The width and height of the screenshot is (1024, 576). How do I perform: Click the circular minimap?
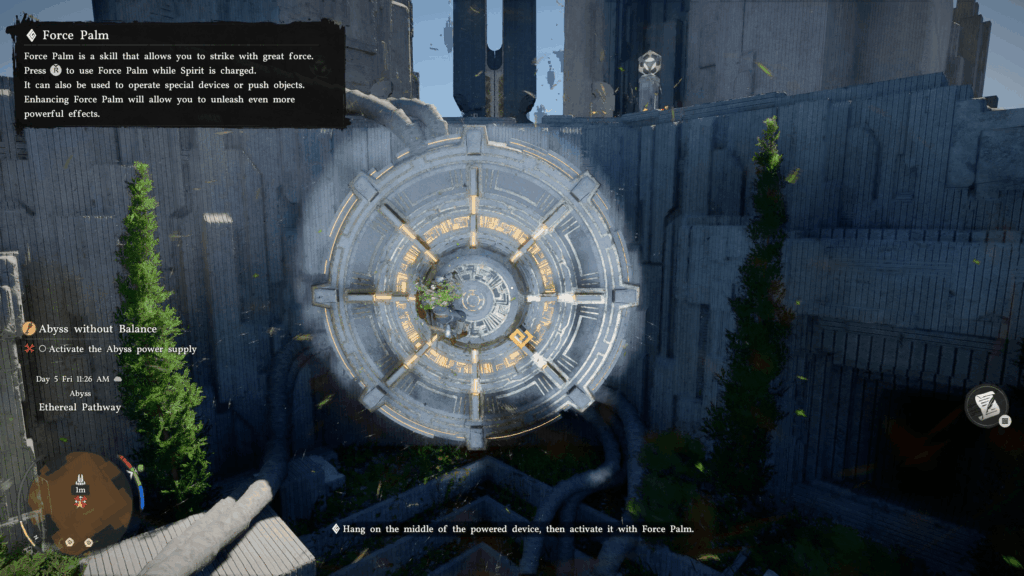[x=80, y=499]
